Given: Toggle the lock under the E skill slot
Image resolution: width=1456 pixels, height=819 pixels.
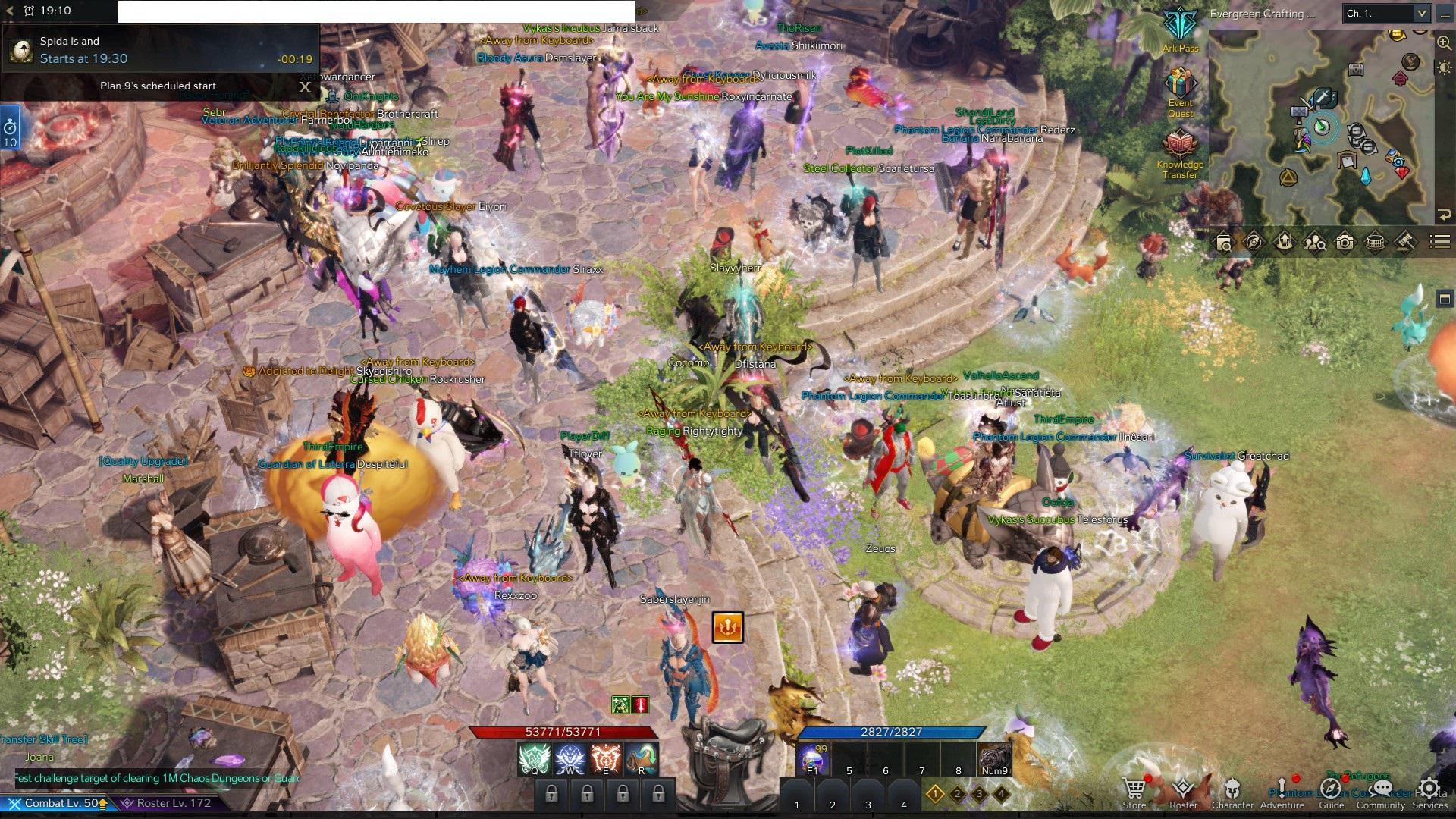Looking at the screenshot, I should click(x=623, y=793).
